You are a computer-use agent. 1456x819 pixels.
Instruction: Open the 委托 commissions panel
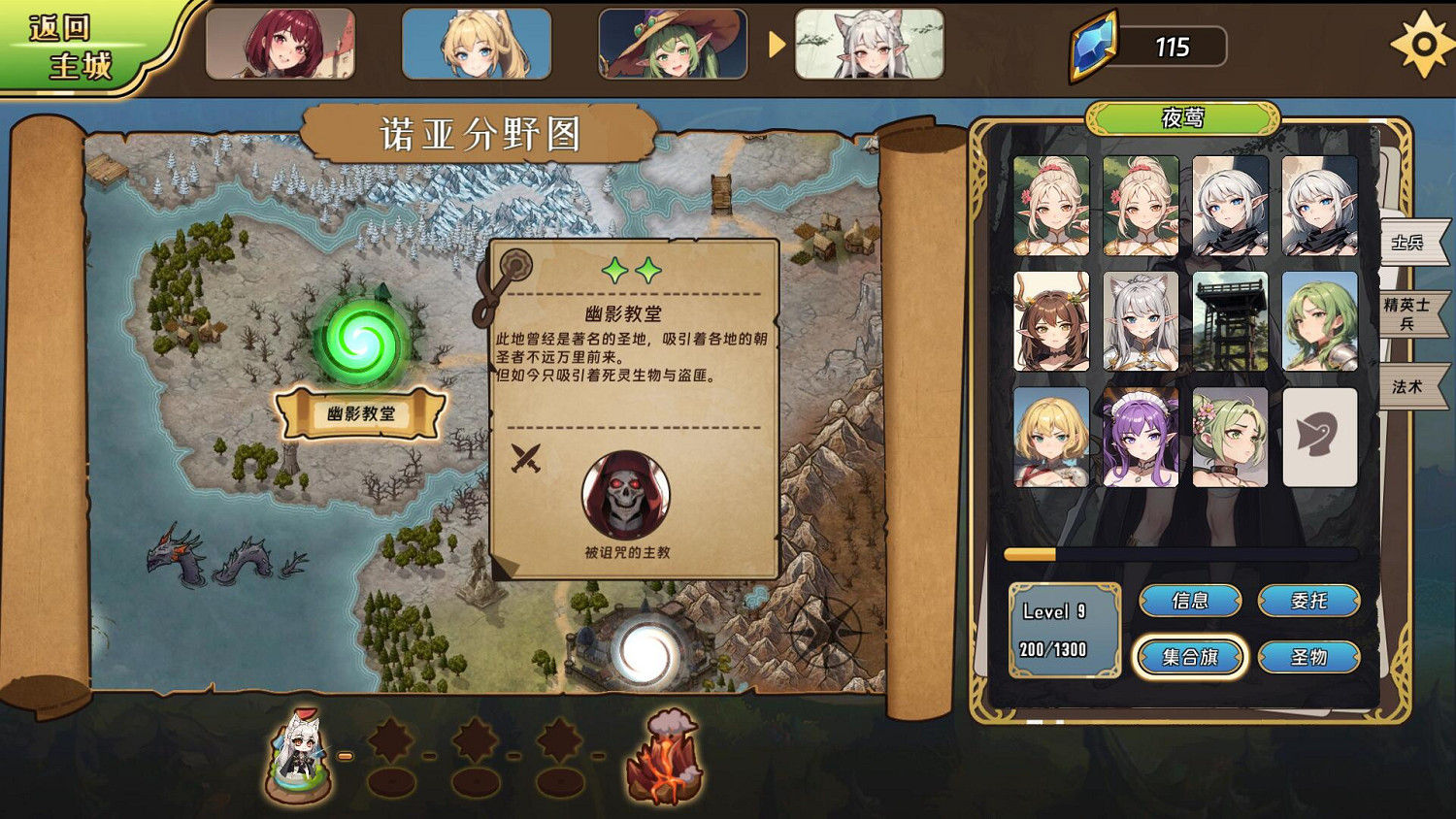[1309, 601]
